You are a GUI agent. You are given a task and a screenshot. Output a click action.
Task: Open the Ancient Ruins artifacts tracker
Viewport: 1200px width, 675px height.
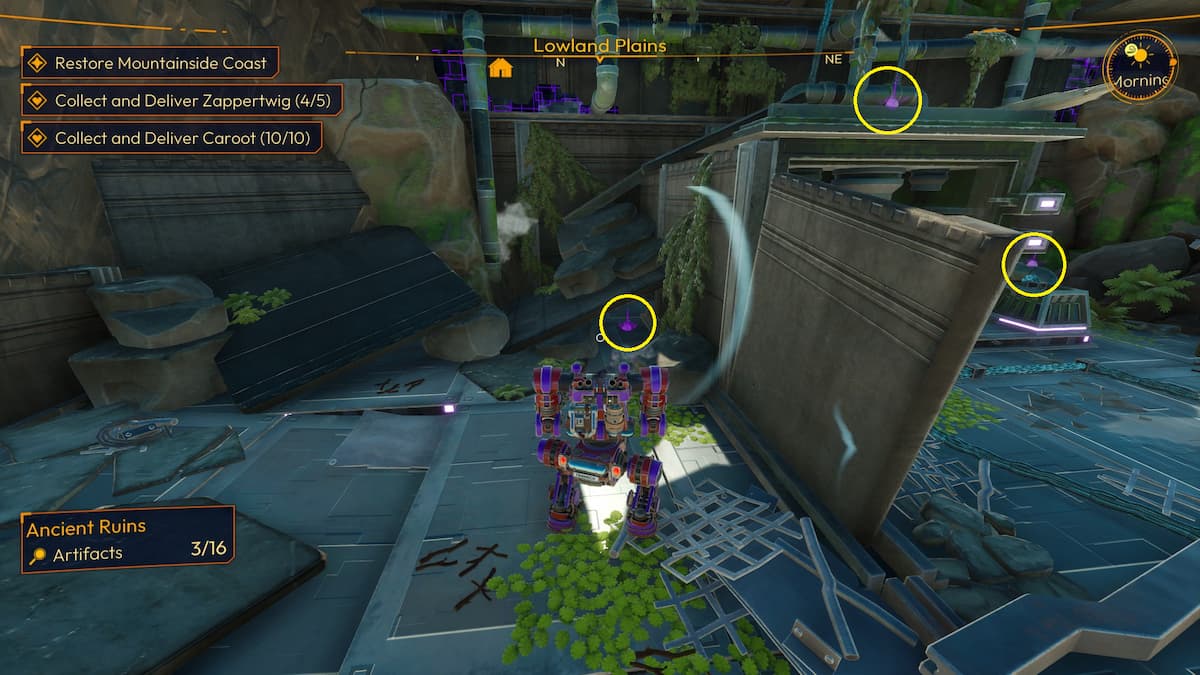pyautogui.click(x=128, y=539)
